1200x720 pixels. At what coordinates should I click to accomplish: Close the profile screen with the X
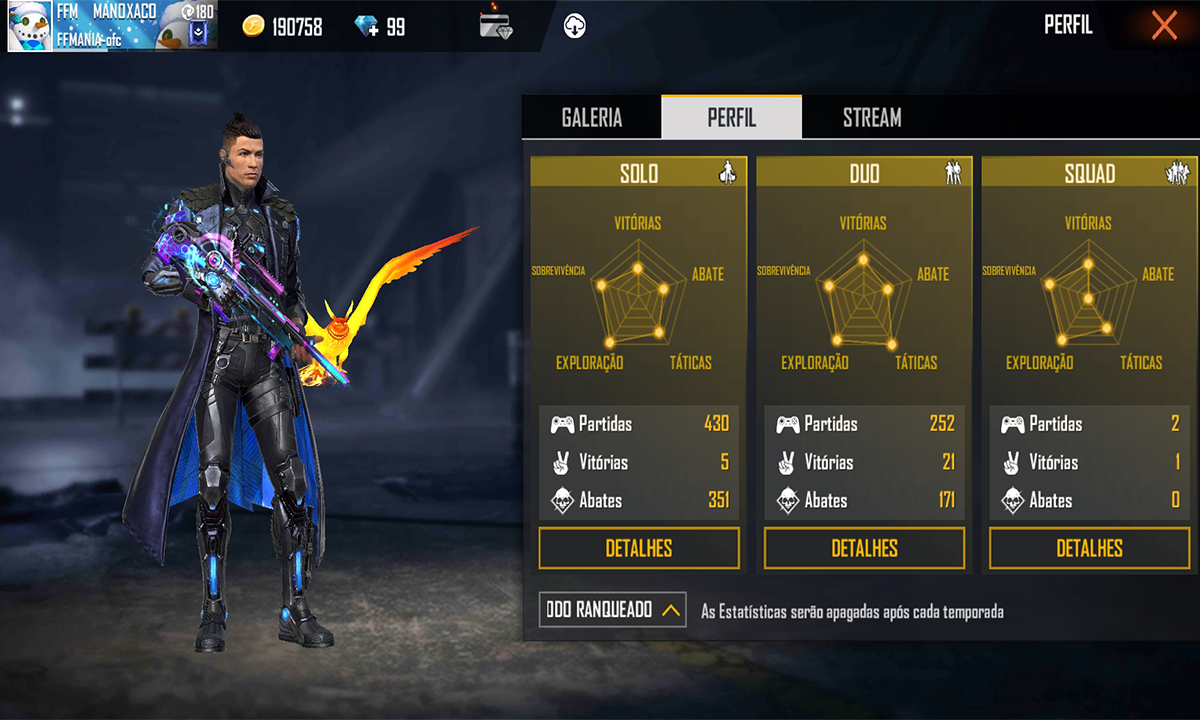[x=1163, y=25]
